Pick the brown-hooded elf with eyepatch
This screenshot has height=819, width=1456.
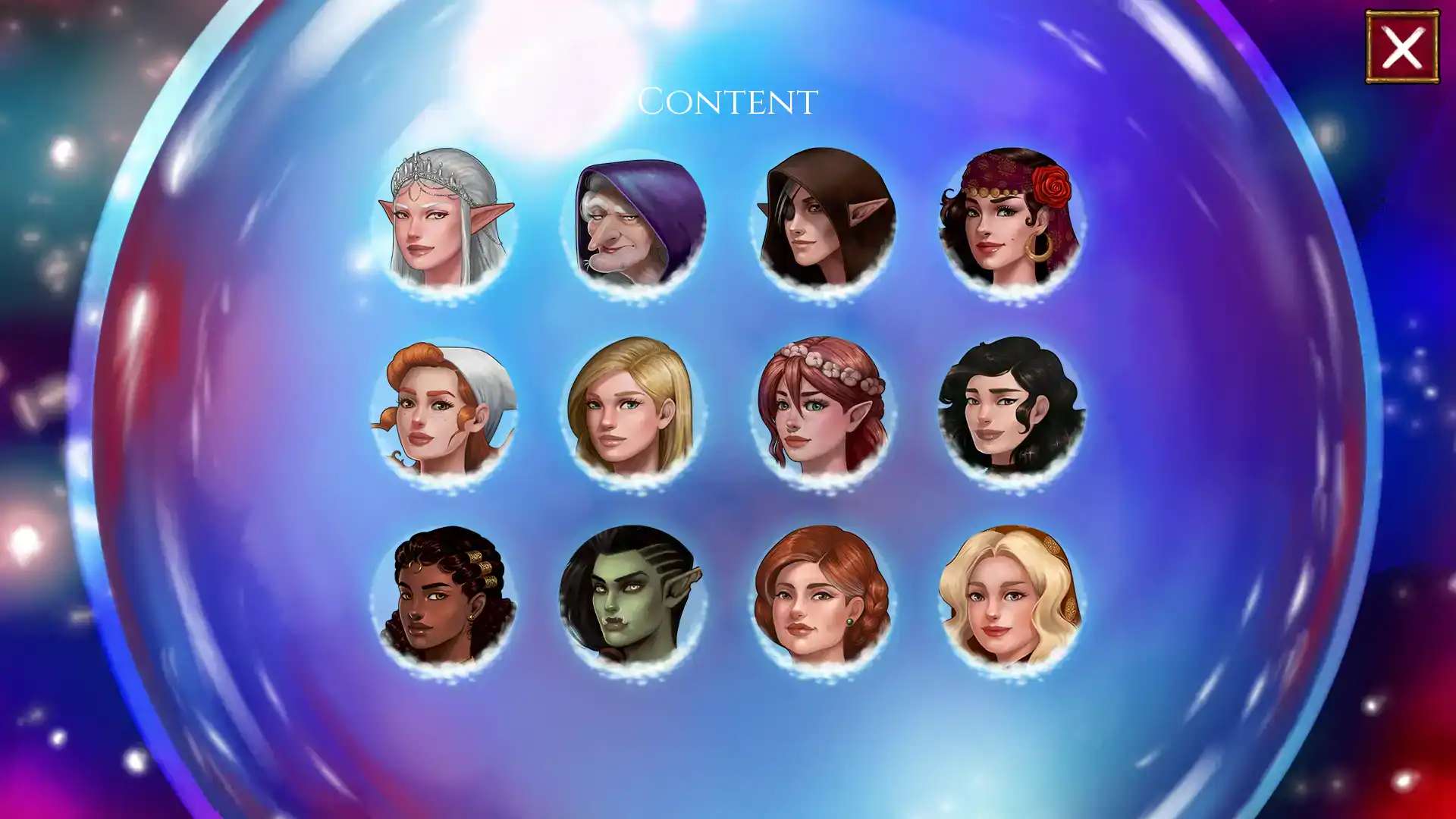click(824, 221)
